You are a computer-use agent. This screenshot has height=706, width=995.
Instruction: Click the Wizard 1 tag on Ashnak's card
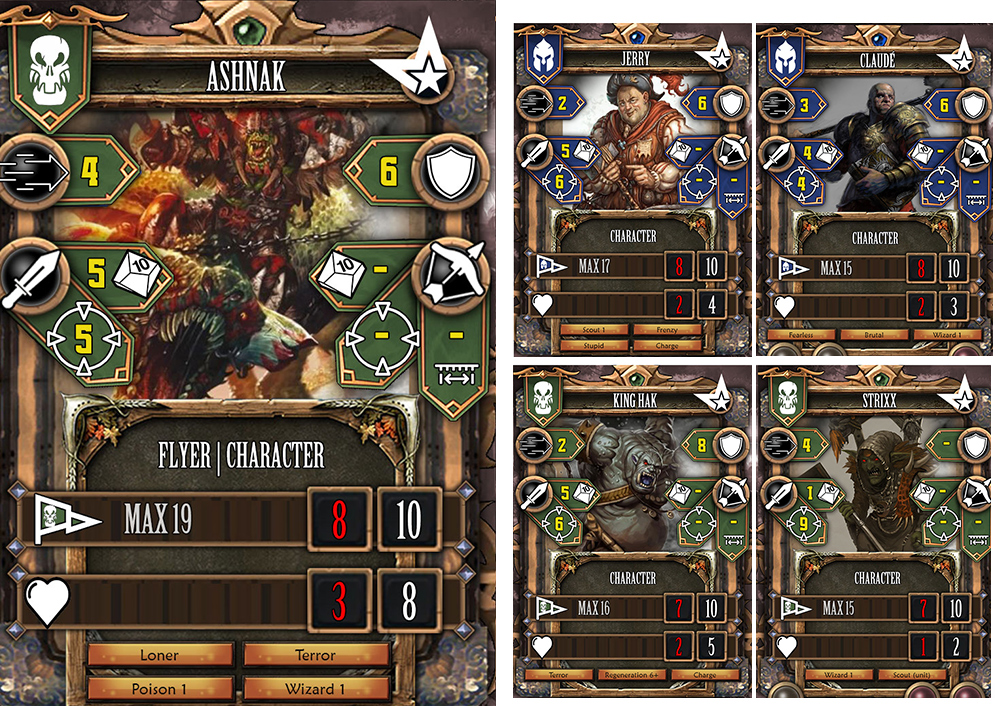[316, 689]
